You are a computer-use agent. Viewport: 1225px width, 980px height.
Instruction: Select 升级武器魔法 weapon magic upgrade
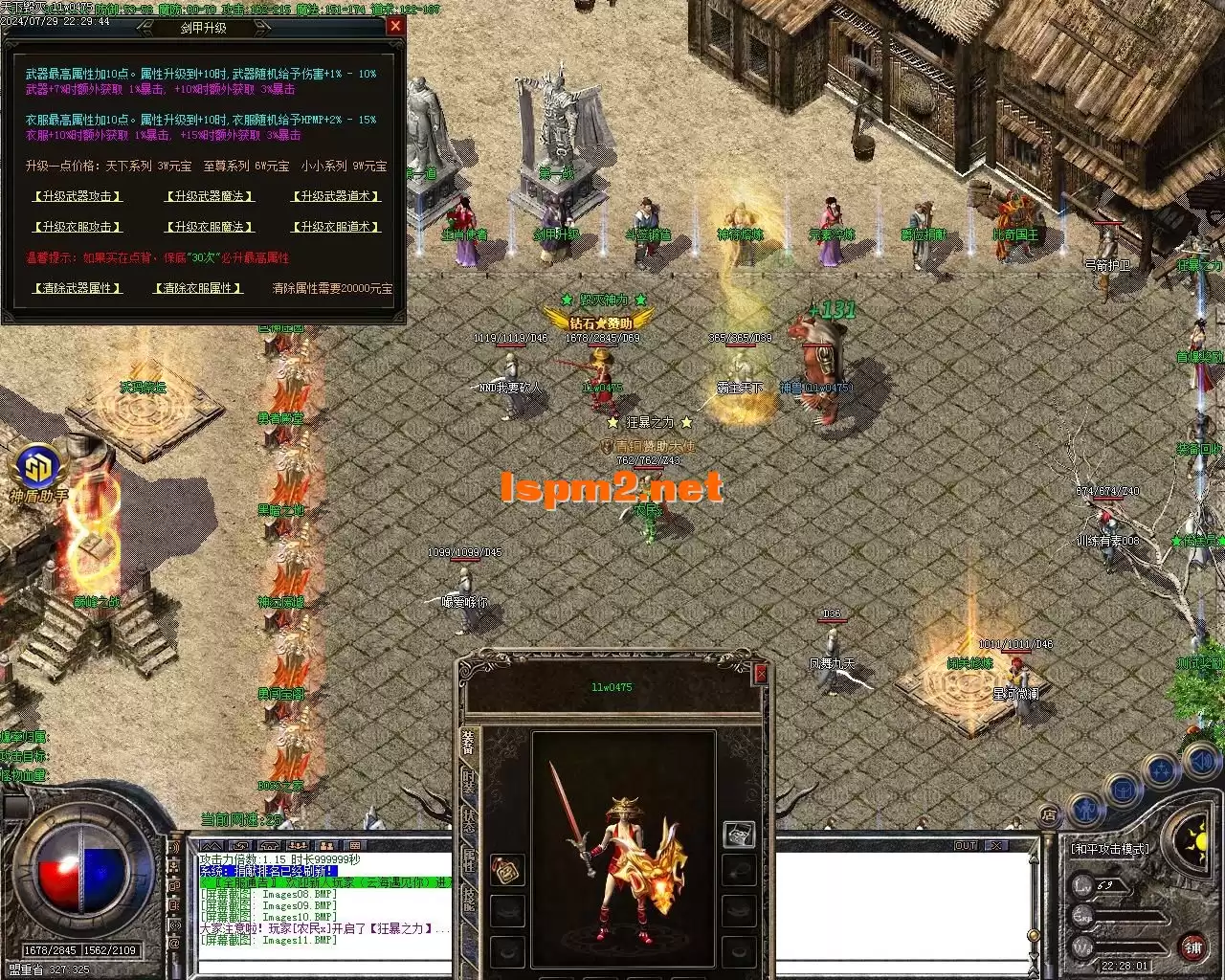coord(209,196)
